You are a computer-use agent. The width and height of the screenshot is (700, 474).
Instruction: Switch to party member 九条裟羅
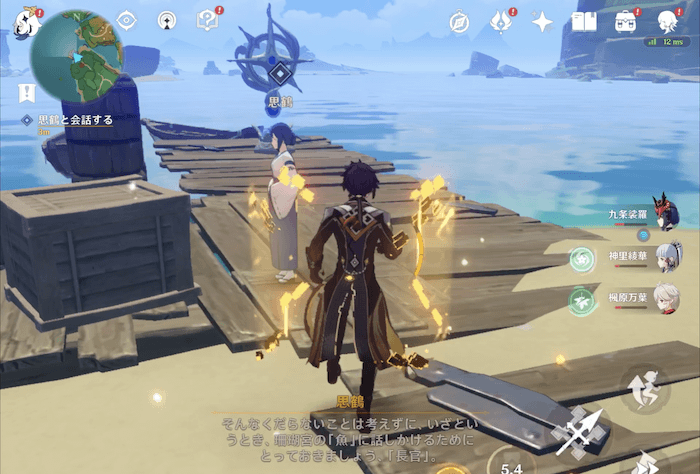tap(664, 212)
